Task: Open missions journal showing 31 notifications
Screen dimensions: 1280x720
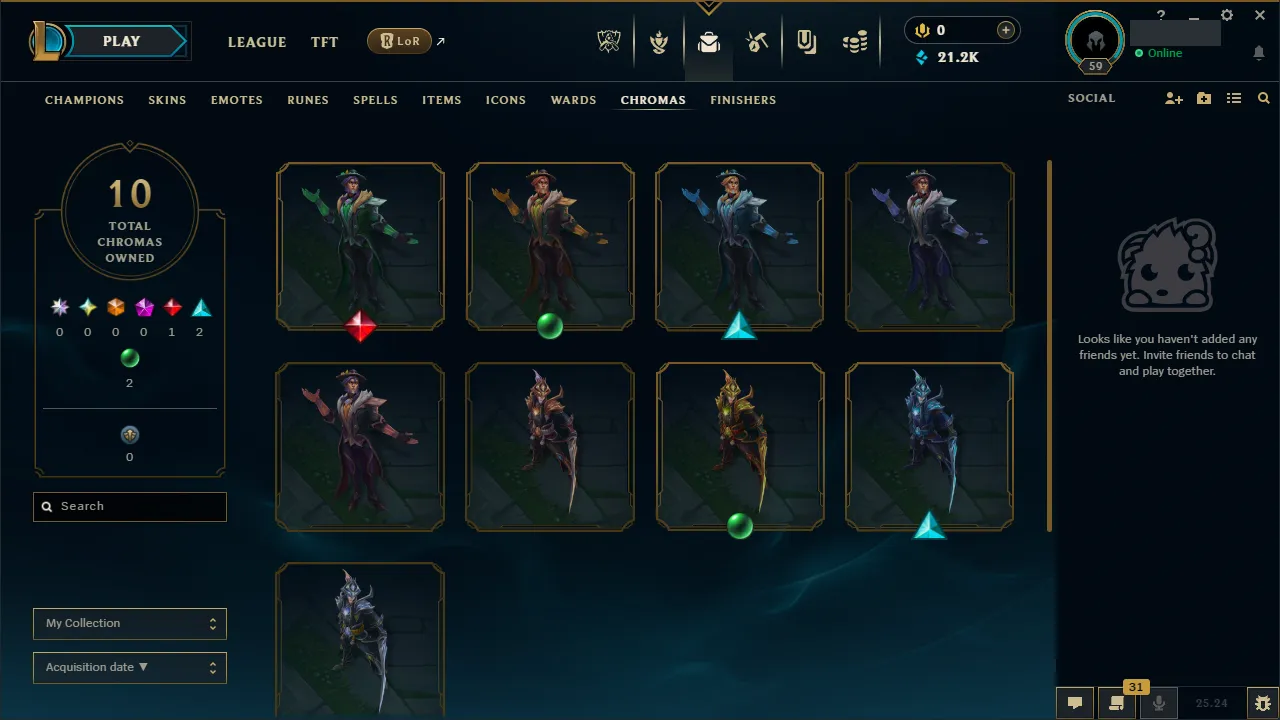Action: 1117,703
